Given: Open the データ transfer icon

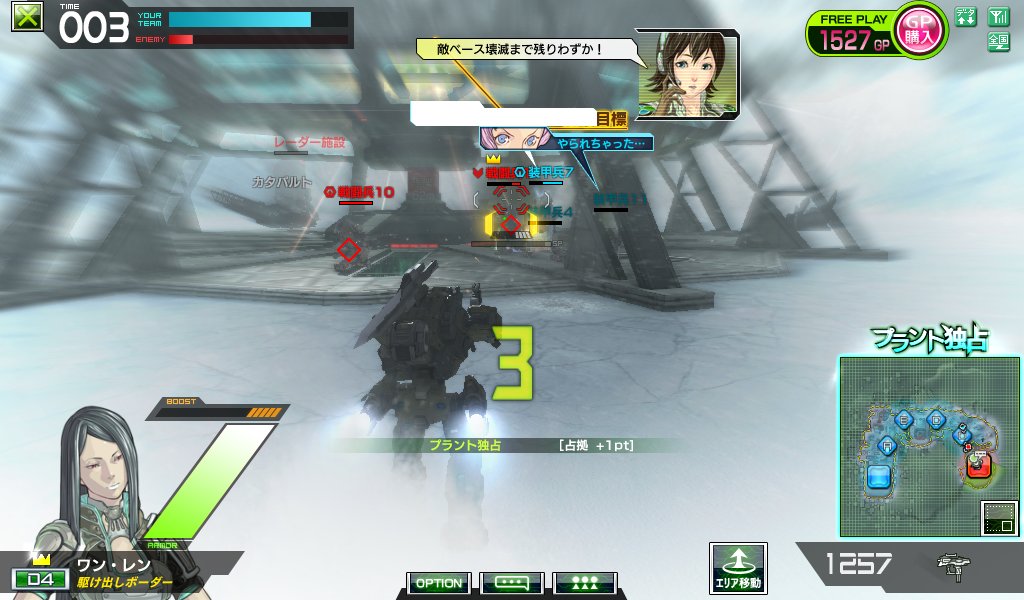Looking at the screenshot, I should [965, 17].
